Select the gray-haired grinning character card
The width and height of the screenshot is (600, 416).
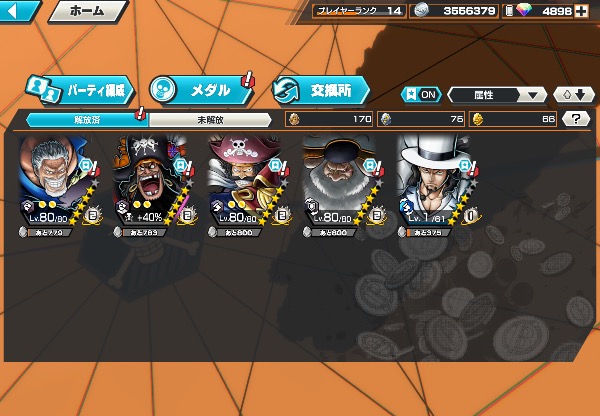pyautogui.click(x=56, y=183)
